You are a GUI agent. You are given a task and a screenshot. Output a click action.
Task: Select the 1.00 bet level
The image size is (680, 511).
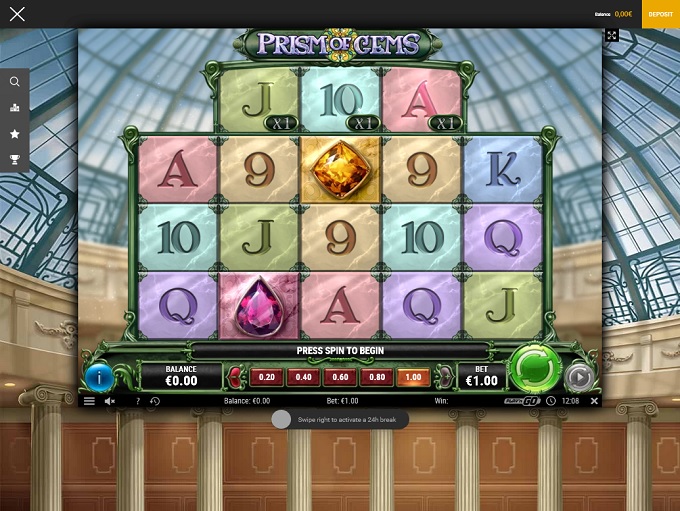(412, 377)
